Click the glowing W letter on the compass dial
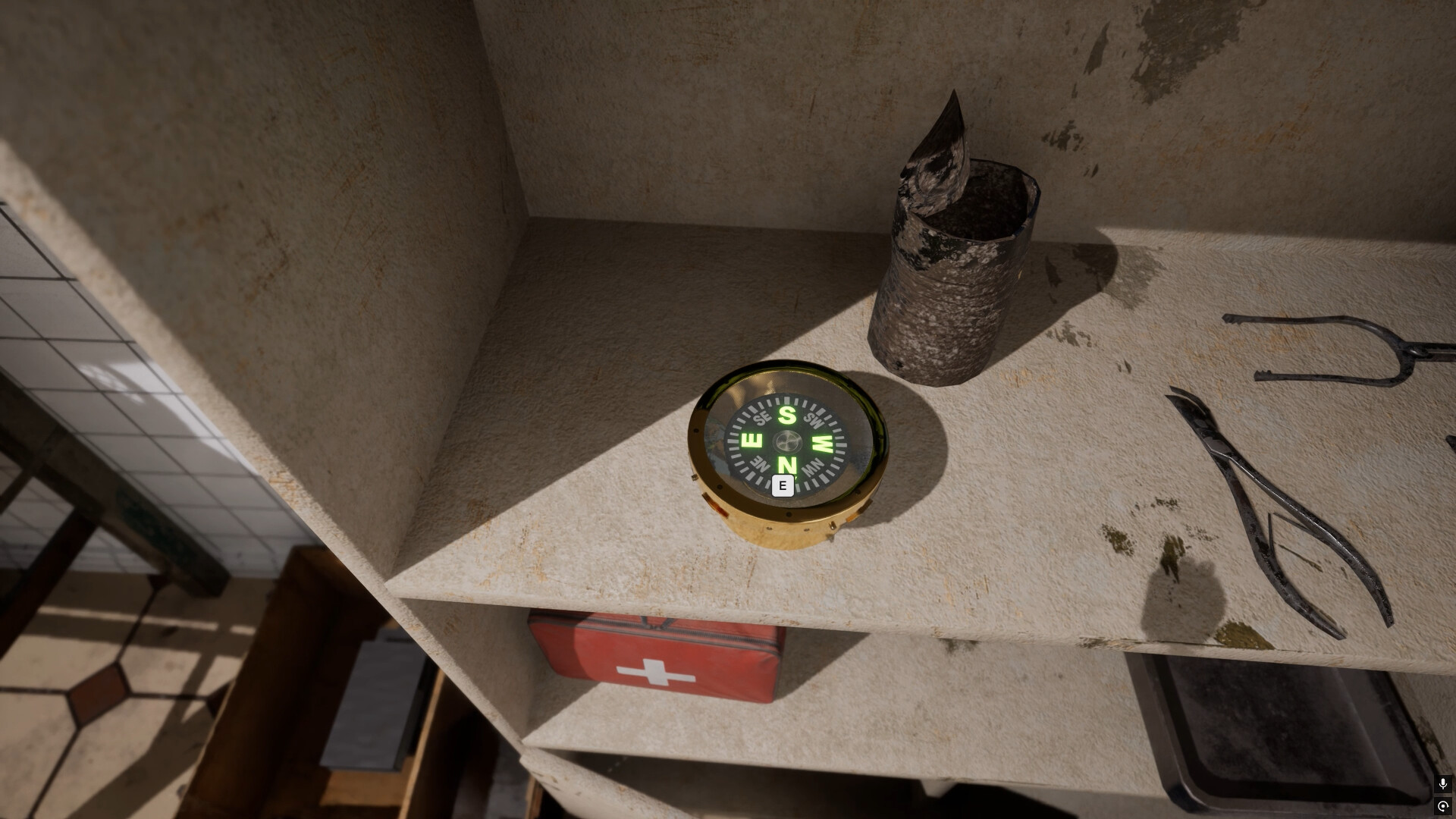The height and width of the screenshot is (819, 1456). coord(821,443)
